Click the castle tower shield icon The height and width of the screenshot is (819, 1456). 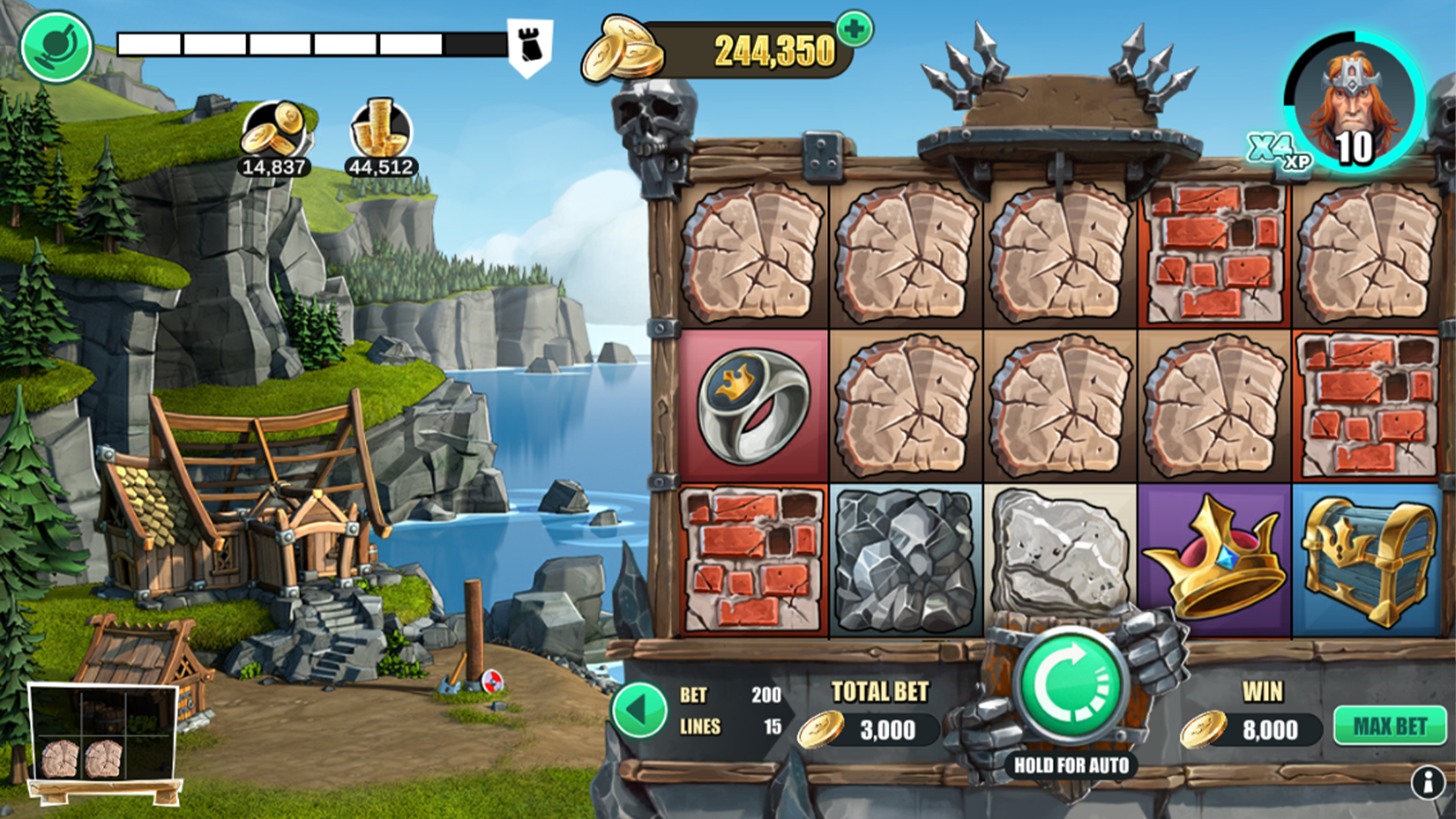530,46
